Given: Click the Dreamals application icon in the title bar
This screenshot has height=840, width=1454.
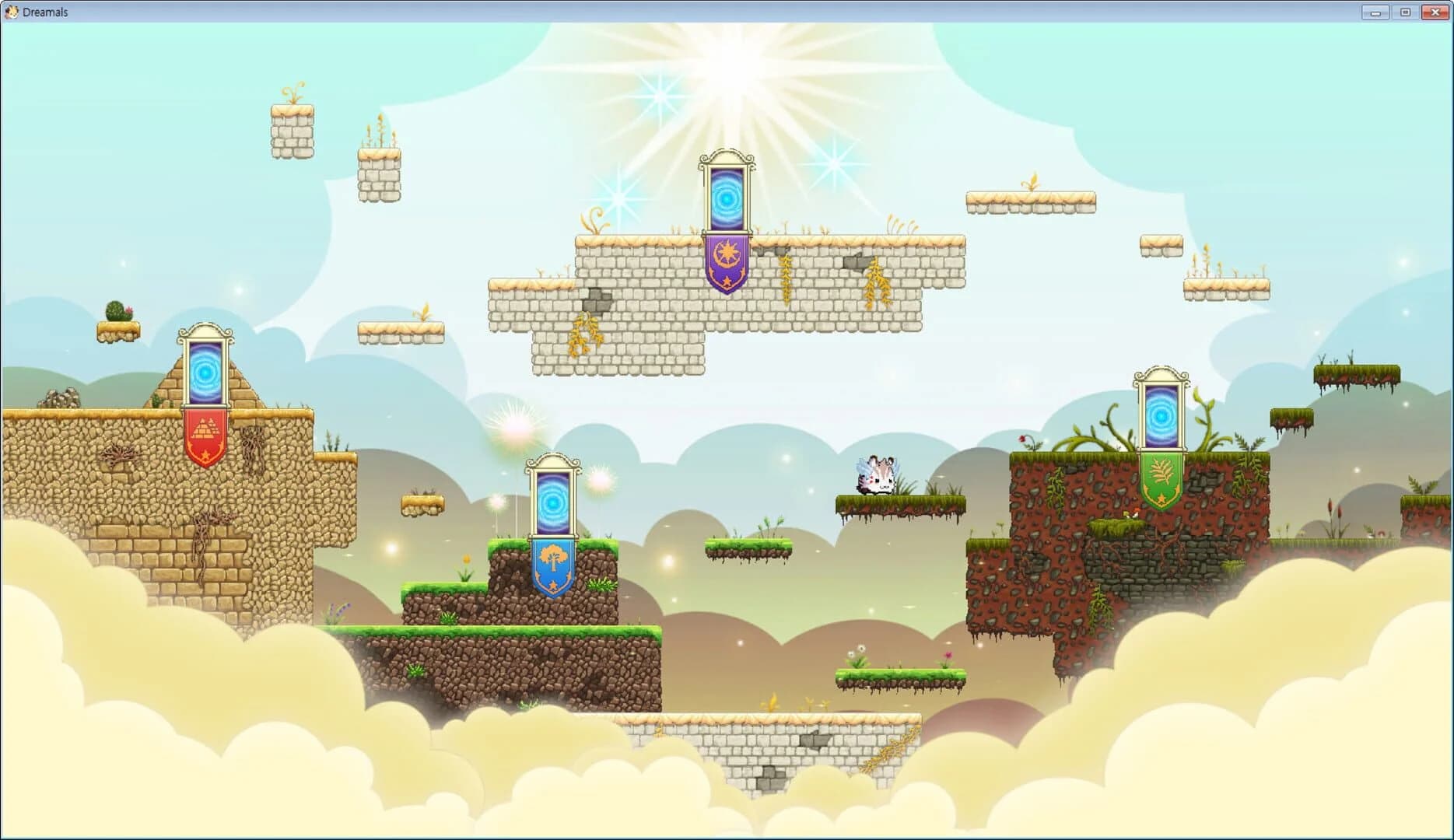Looking at the screenshot, I should [x=12, y=12].
